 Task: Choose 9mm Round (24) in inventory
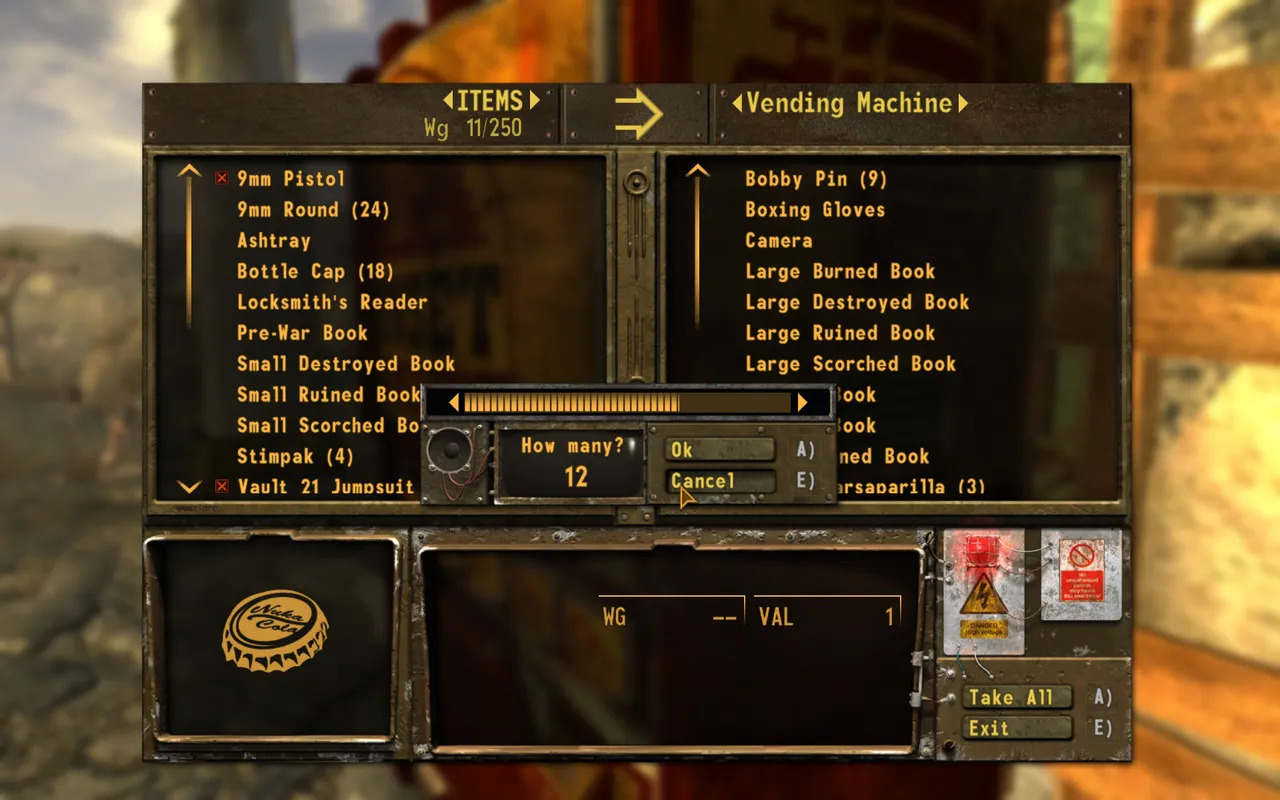point(313,210)
